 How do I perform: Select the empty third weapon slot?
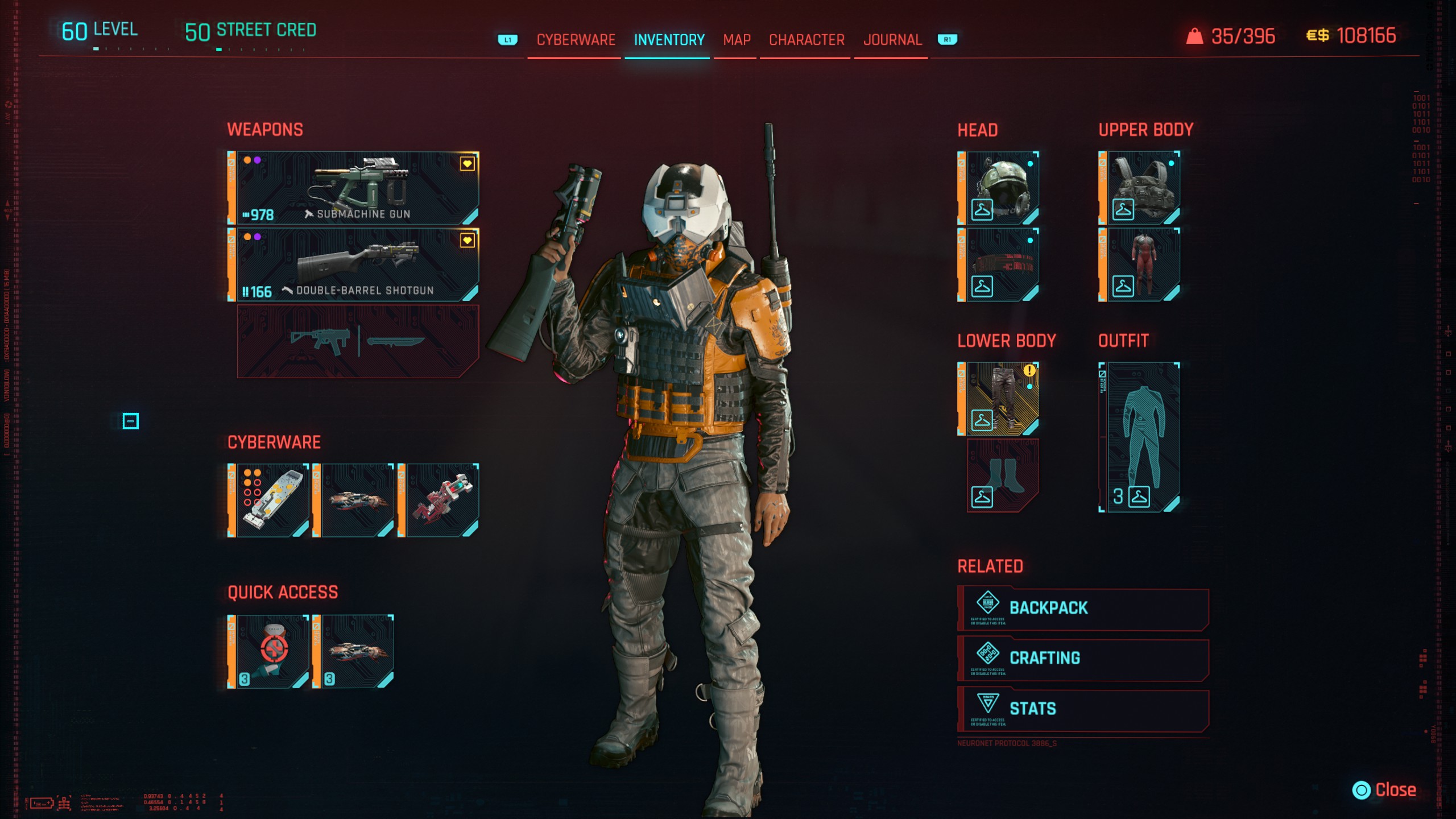coord(357,341)
